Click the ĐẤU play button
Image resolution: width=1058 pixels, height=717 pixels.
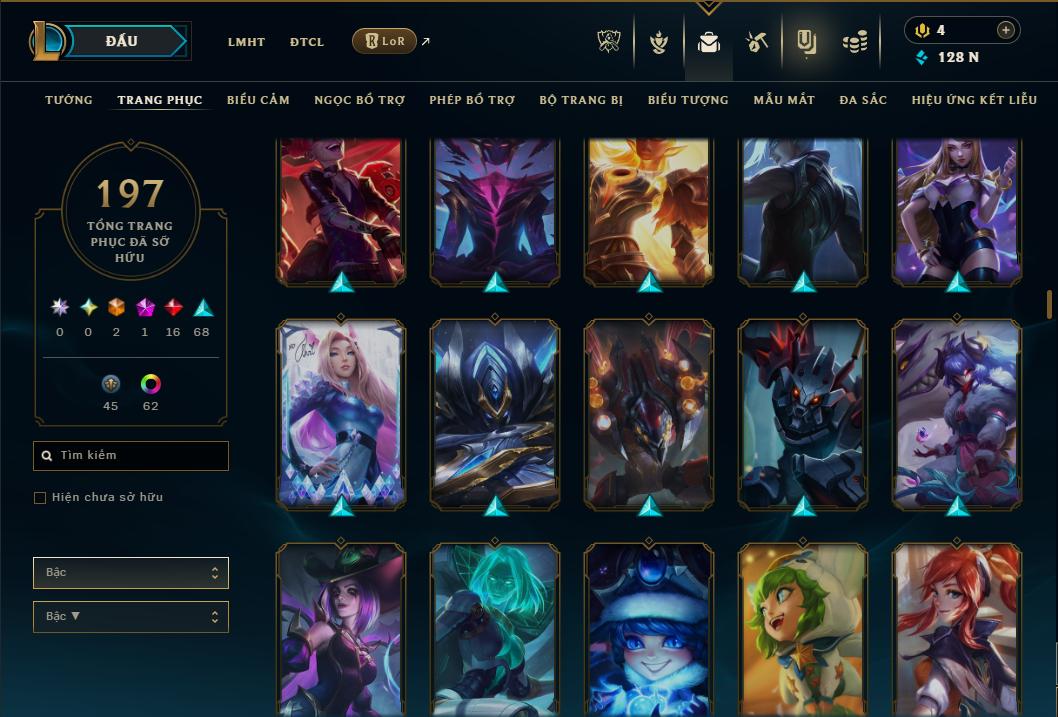point(122,41)
